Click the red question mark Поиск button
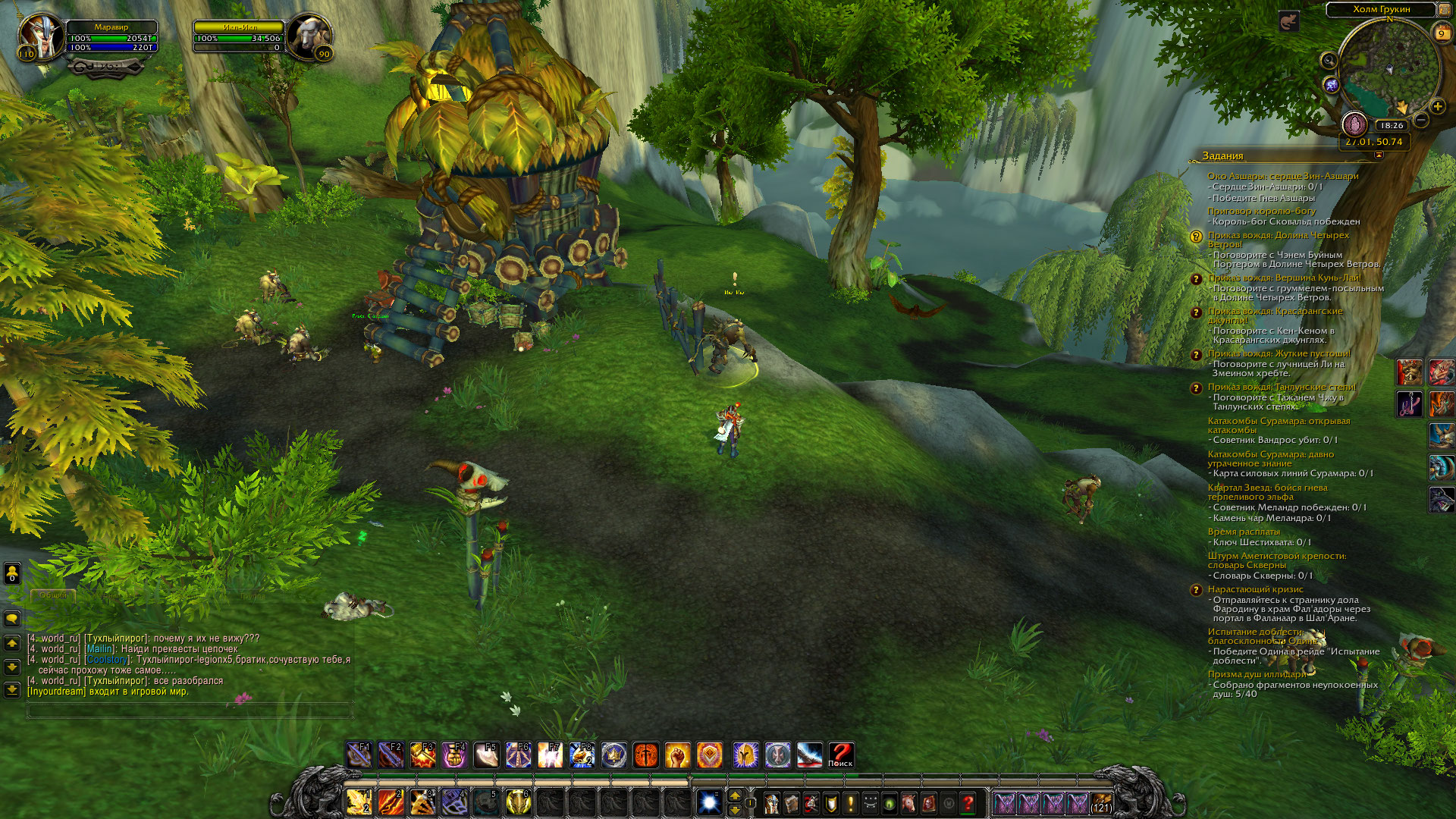Screen dimensions: 1456x819 point(840,755)
